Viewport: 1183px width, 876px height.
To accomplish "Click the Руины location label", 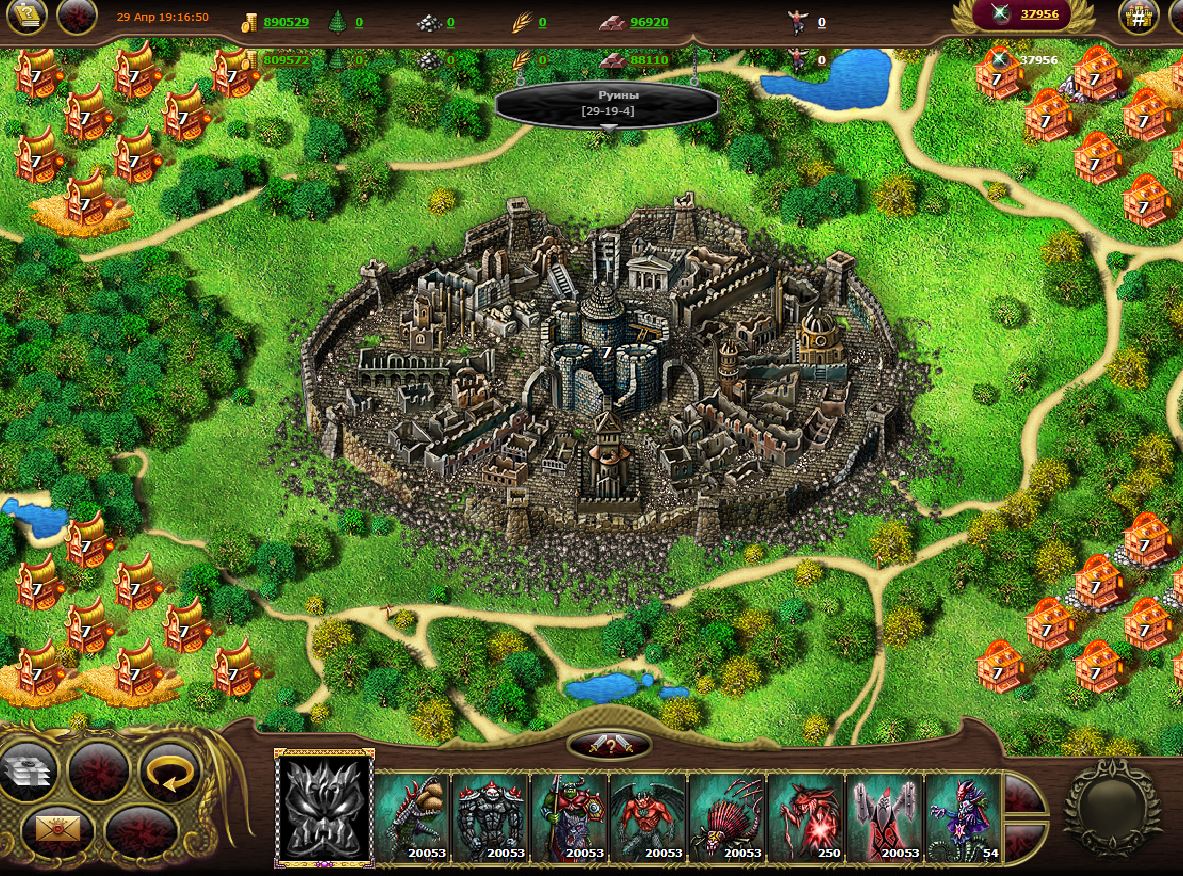I will (x=607, y=102).
